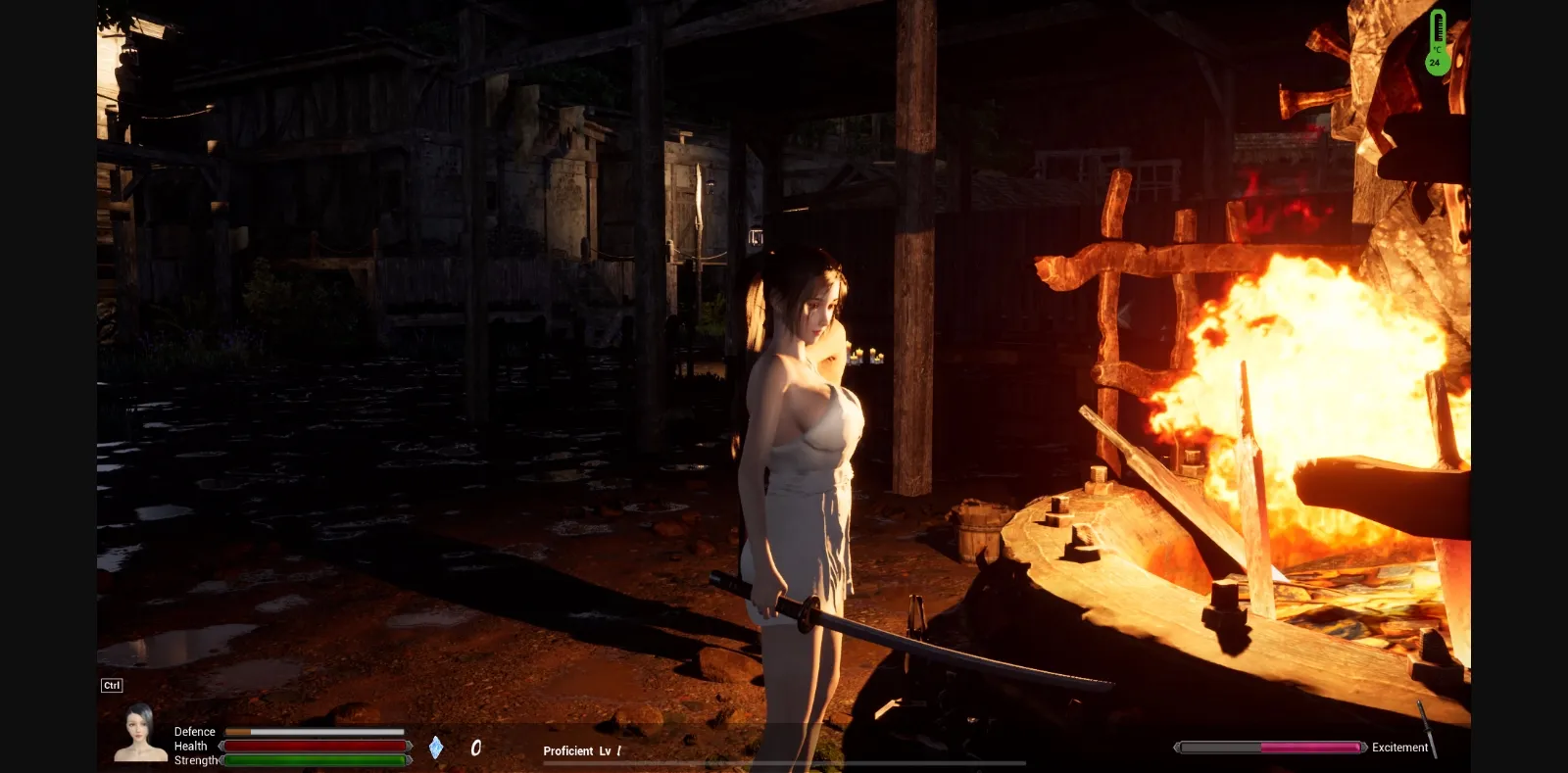Click the gem counter showing 0

[x=475, y=748]
